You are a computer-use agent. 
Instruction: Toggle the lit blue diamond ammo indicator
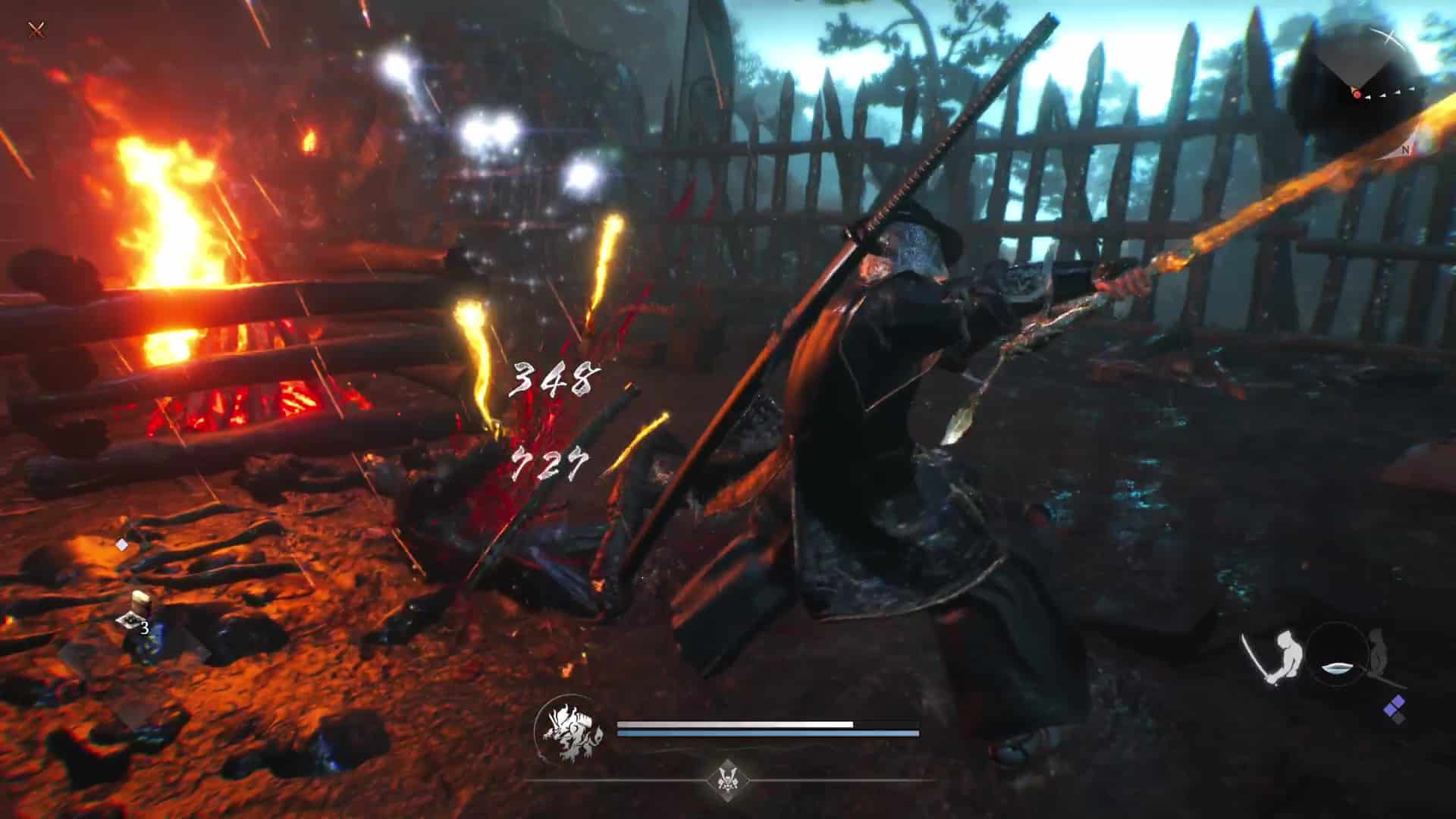tap(1395, 705)
